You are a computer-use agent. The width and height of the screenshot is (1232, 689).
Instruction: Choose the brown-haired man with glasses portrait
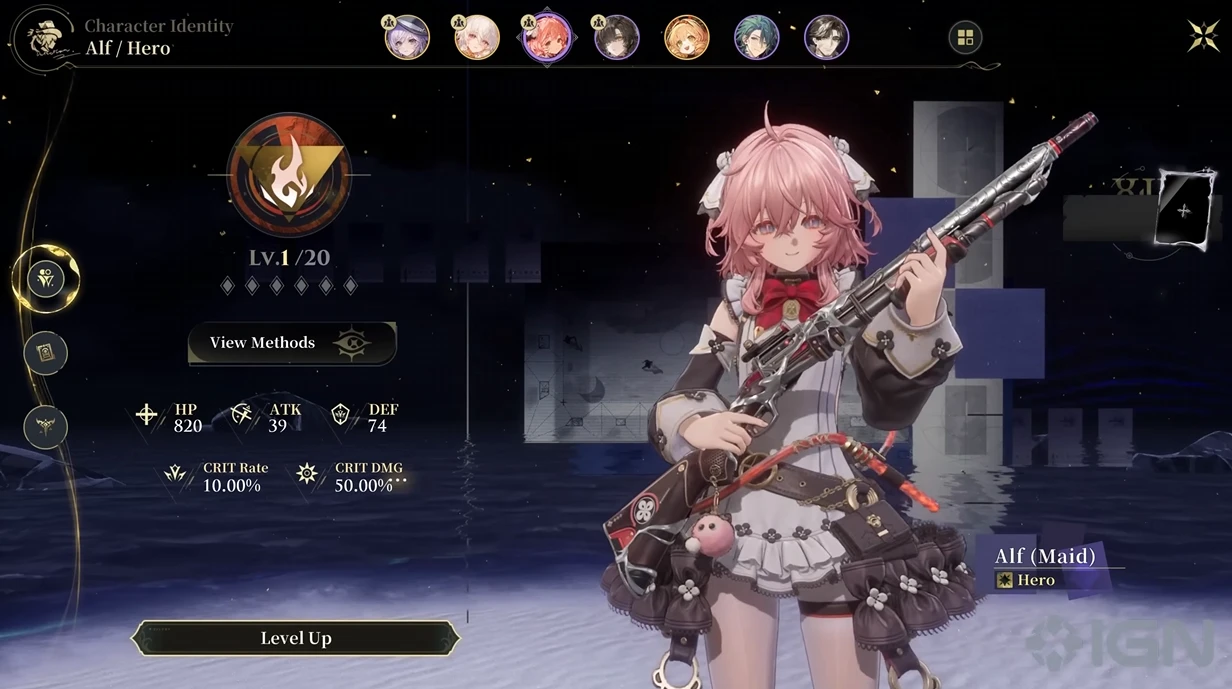coord(826,38)
